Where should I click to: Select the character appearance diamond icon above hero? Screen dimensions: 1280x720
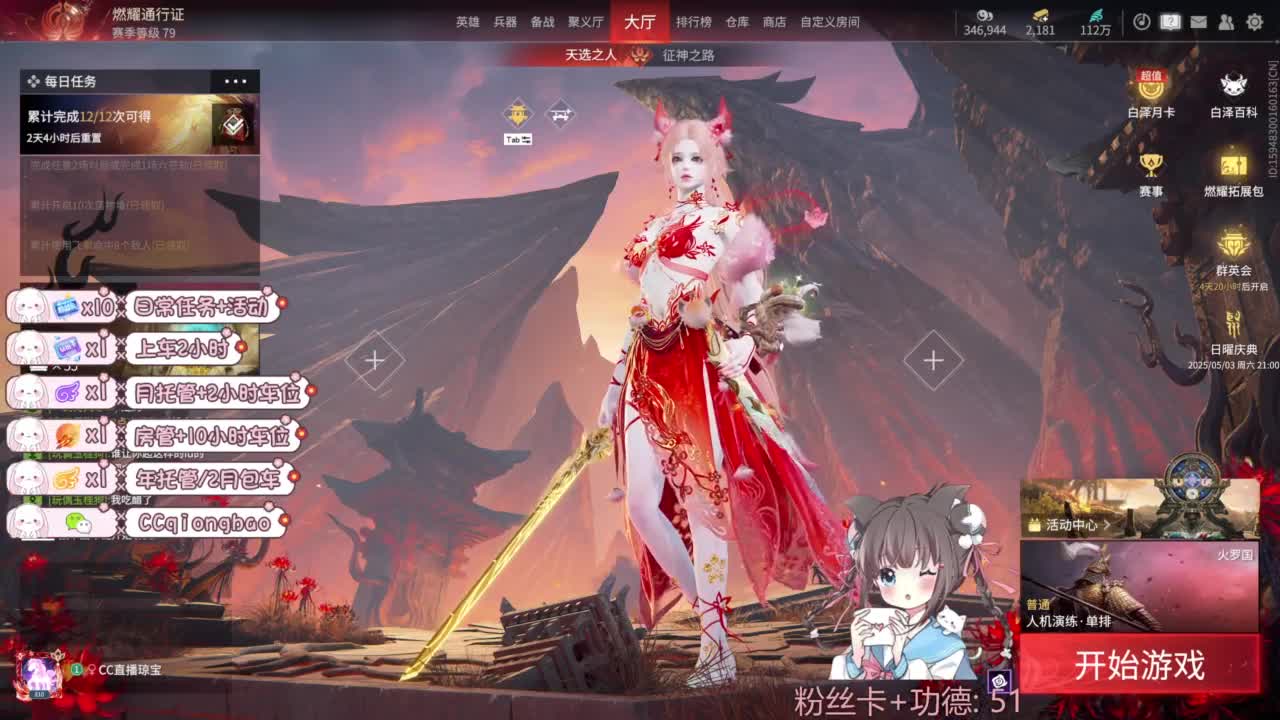pos(560,112)
